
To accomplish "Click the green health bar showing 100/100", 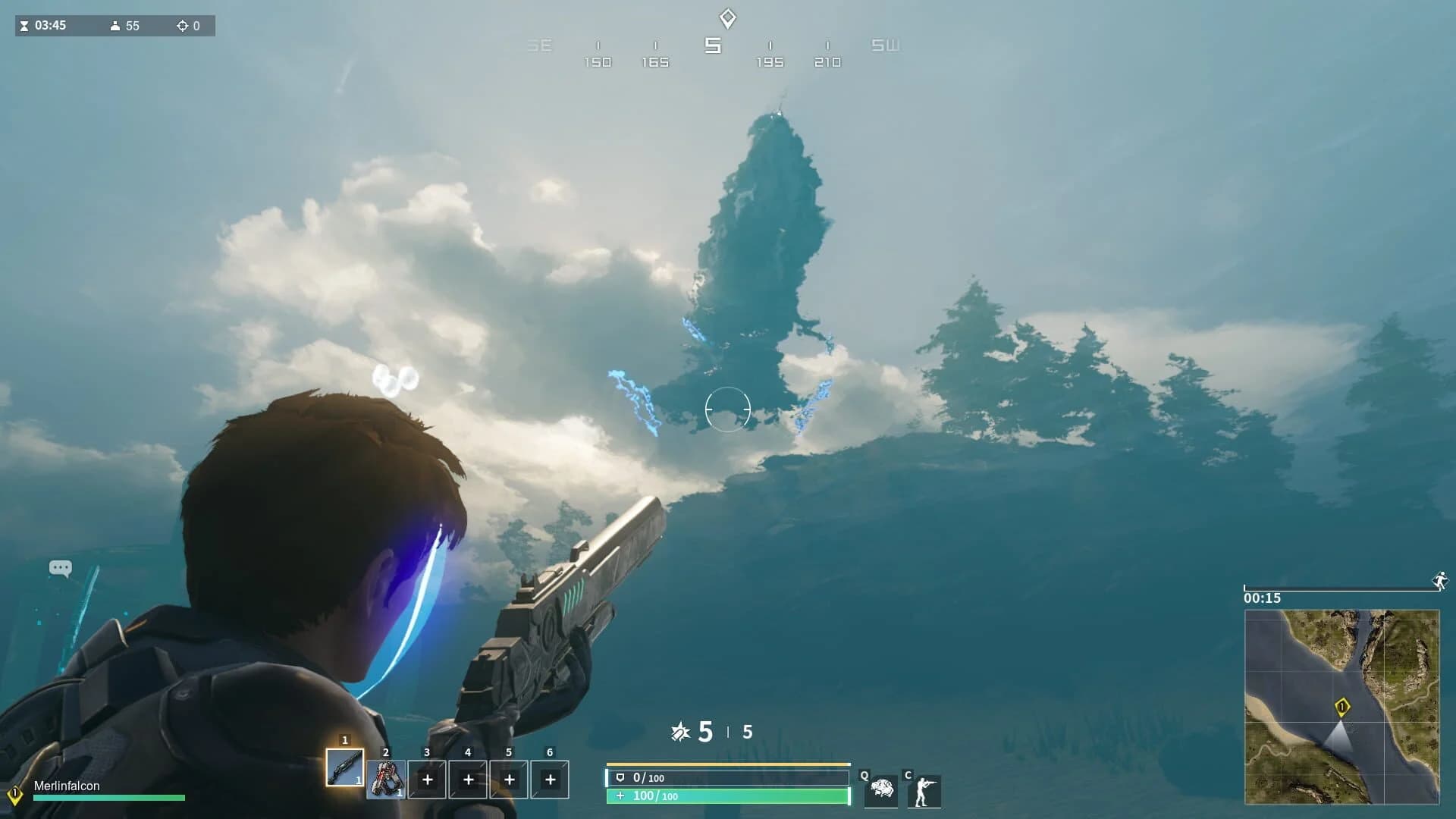I will (724, 797).
